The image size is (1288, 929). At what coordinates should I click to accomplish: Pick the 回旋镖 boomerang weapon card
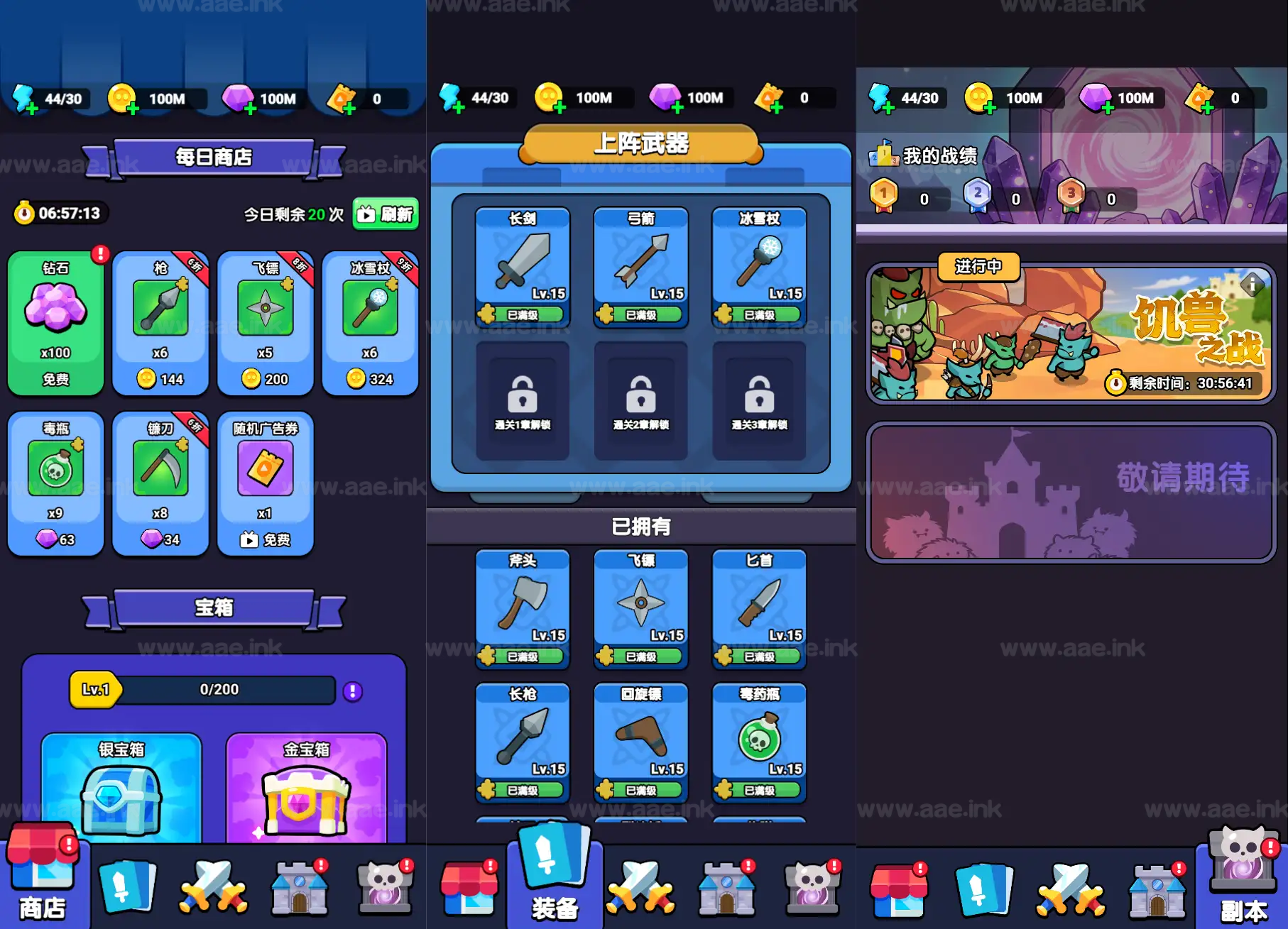click(641, 742)
